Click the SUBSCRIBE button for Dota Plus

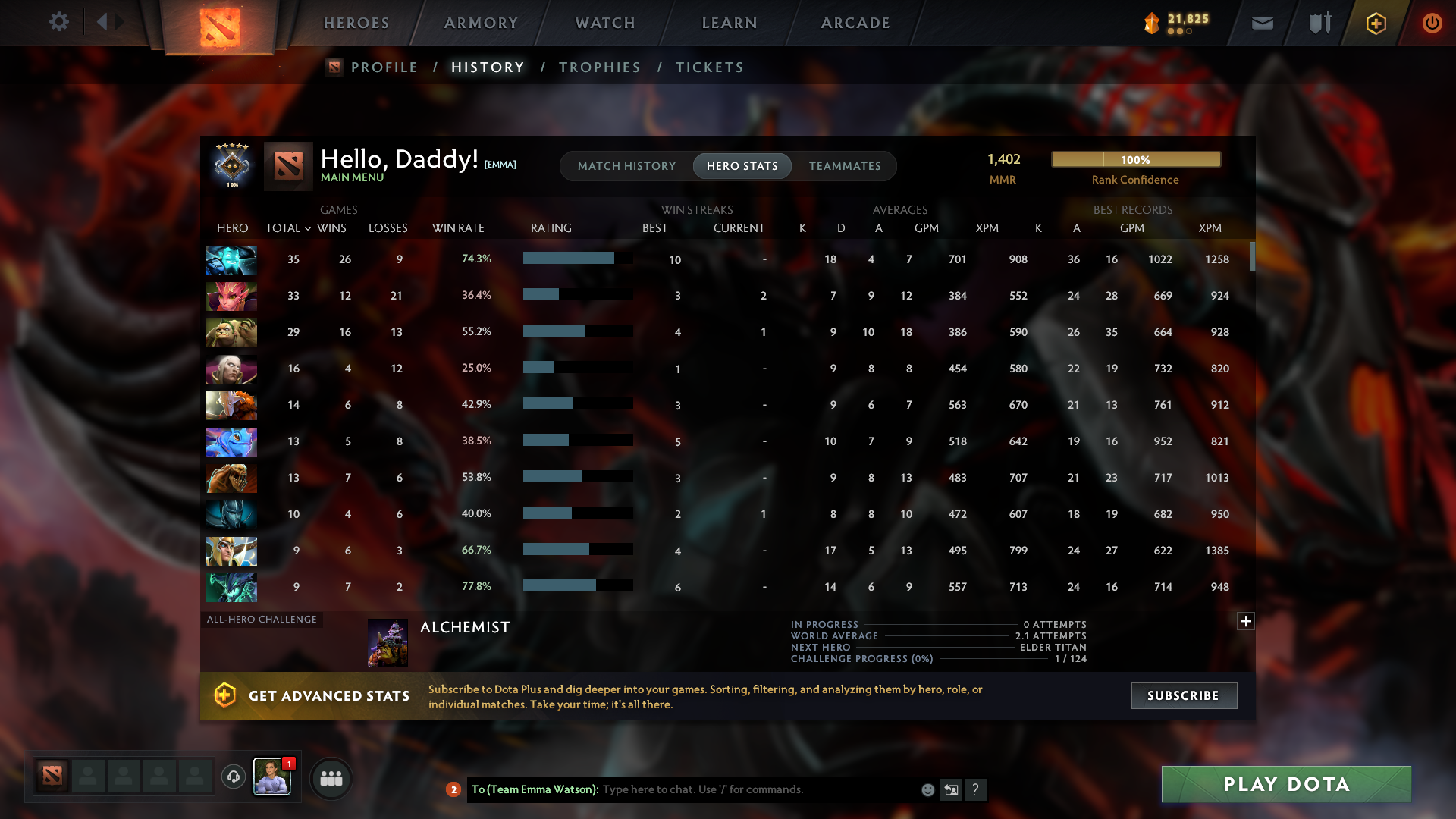pos(1184,695)
